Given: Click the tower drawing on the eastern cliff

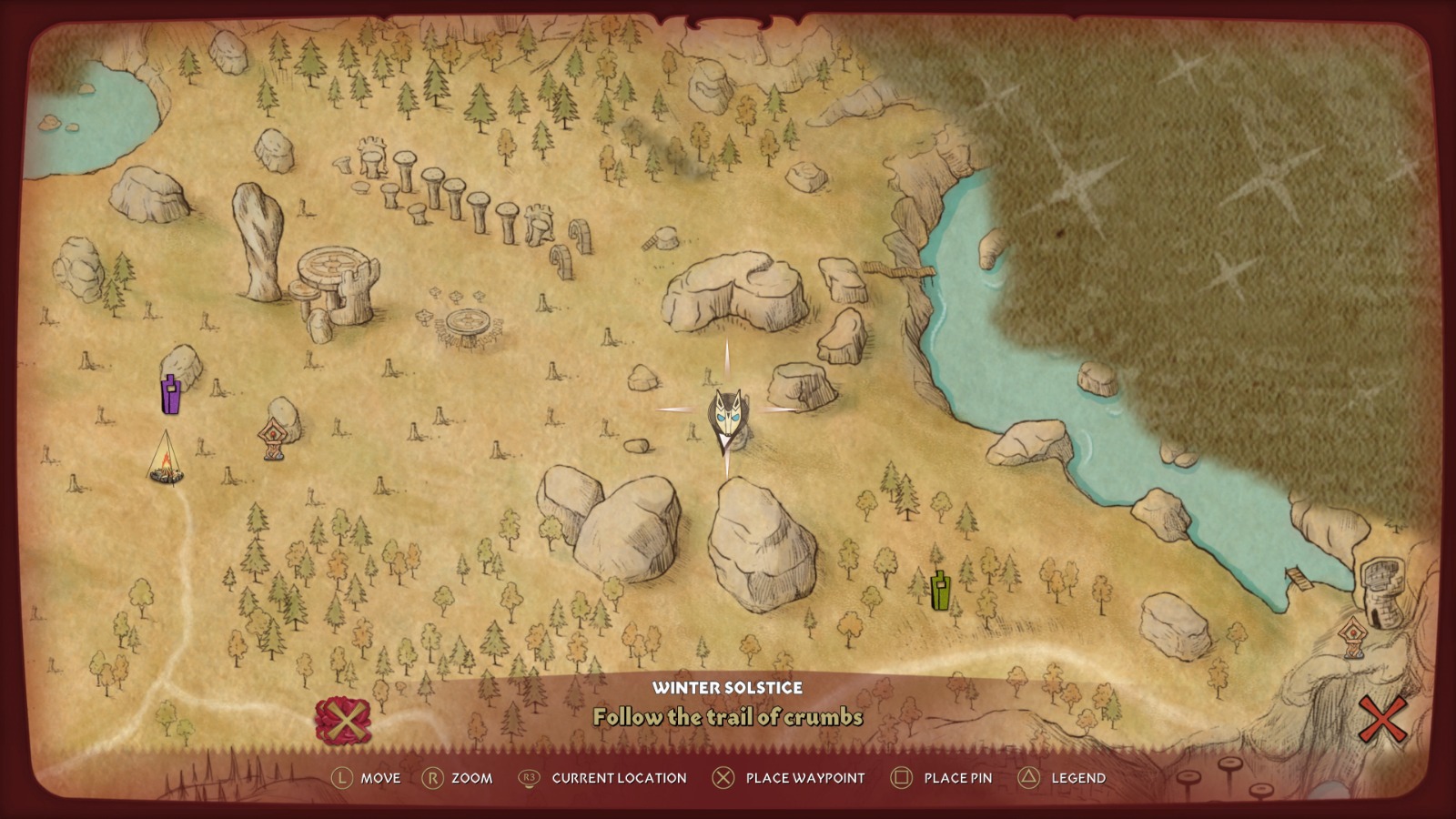Looking at the screenshot, I should point(1381,581).
